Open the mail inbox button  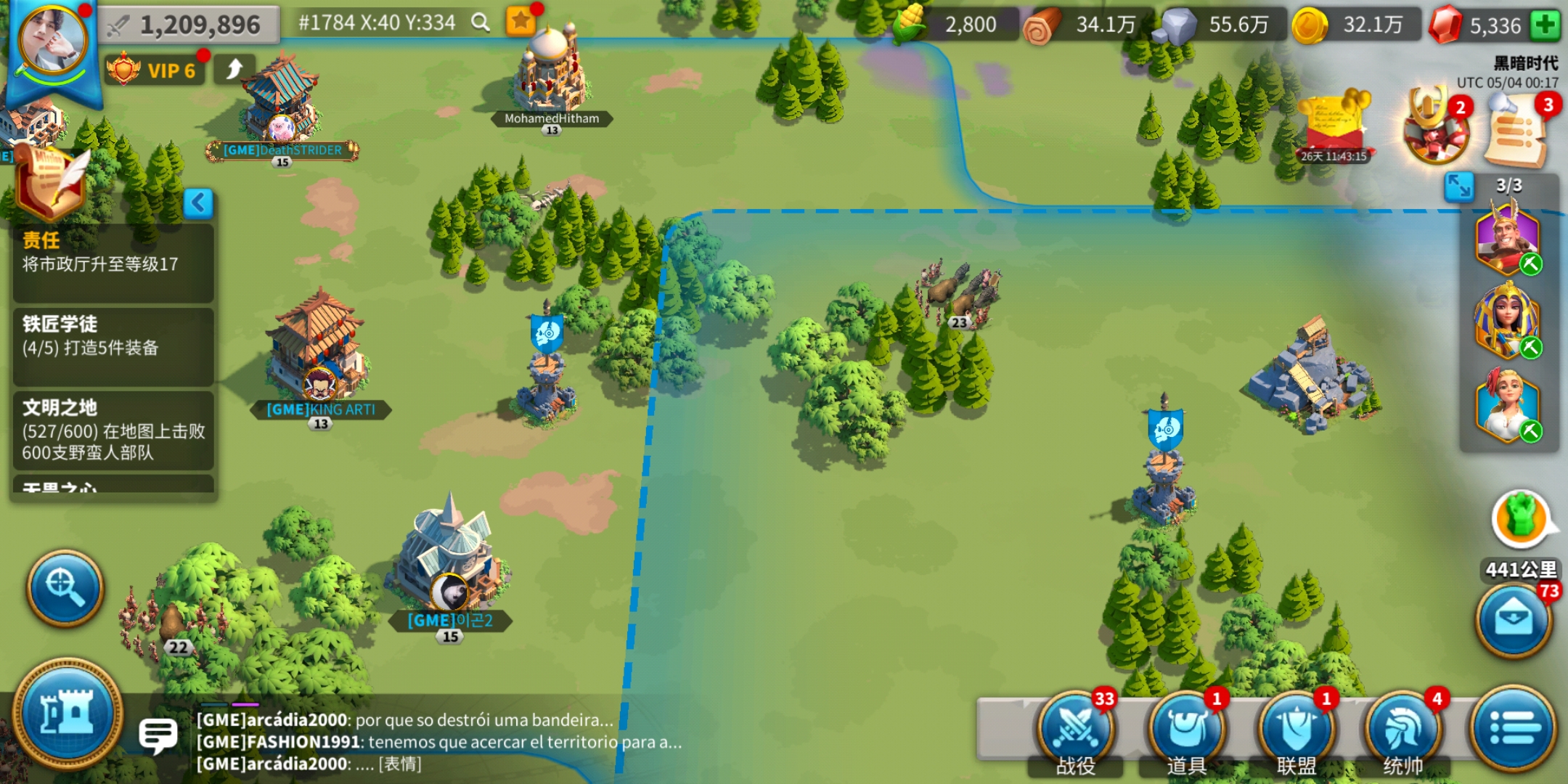click(x=1514, y=619)
